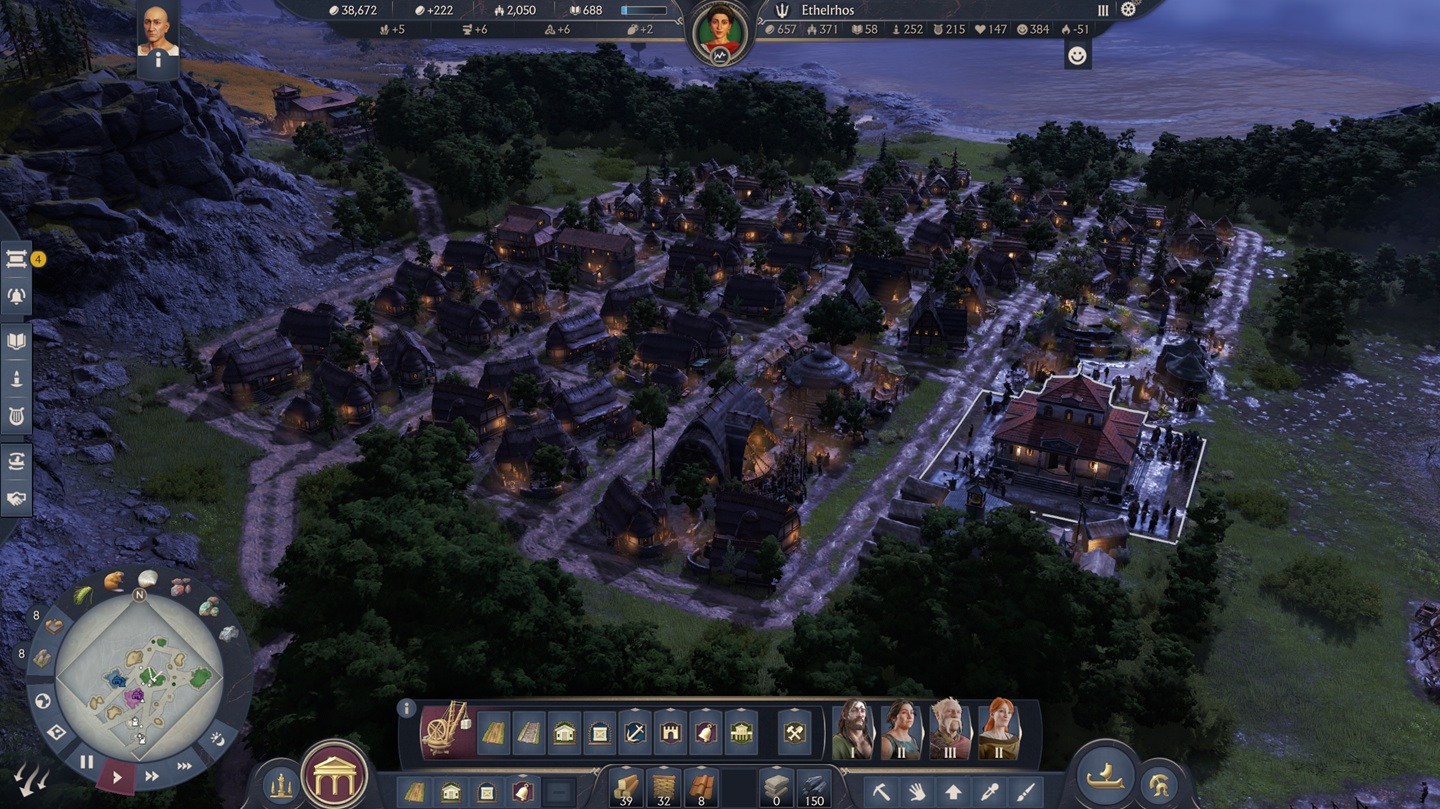Select the crane construction category
Viewport: 1440px width, 809px height.
[x=445, y=730]
